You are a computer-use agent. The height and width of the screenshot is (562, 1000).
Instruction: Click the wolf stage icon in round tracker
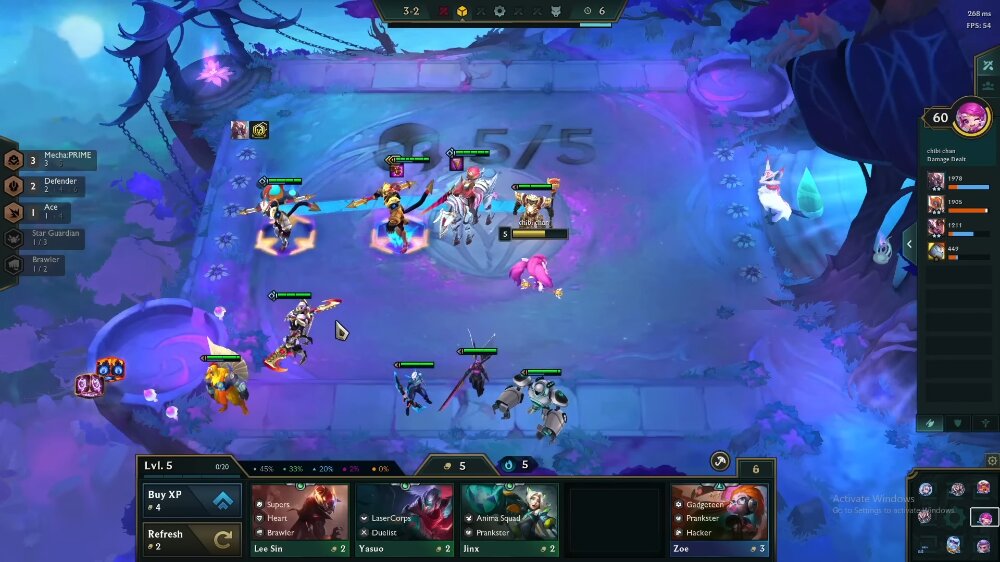[556, 11]
